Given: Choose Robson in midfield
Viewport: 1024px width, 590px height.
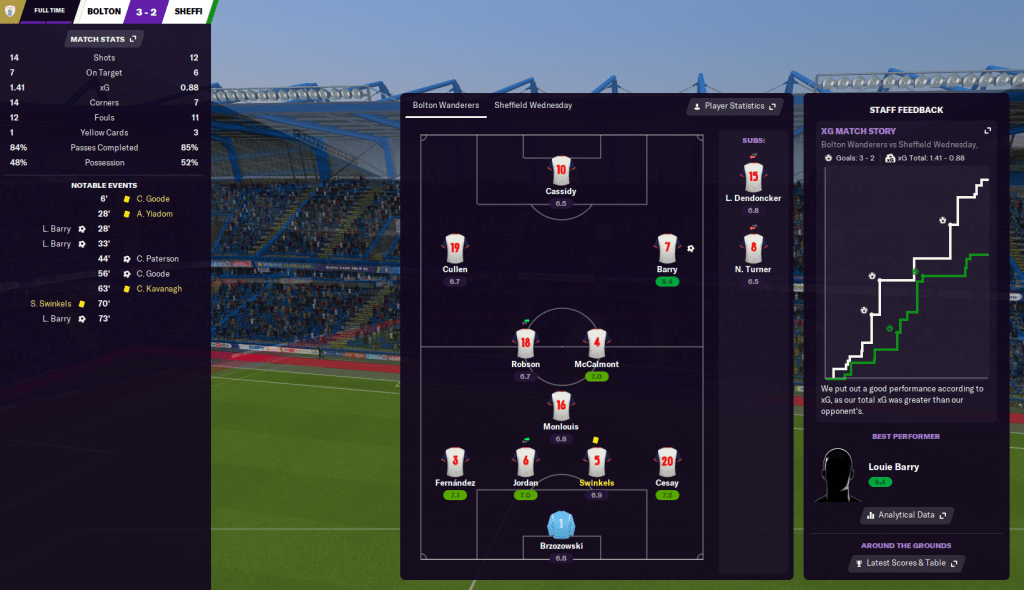Looking at the screenshot, I should coord(526,342).
